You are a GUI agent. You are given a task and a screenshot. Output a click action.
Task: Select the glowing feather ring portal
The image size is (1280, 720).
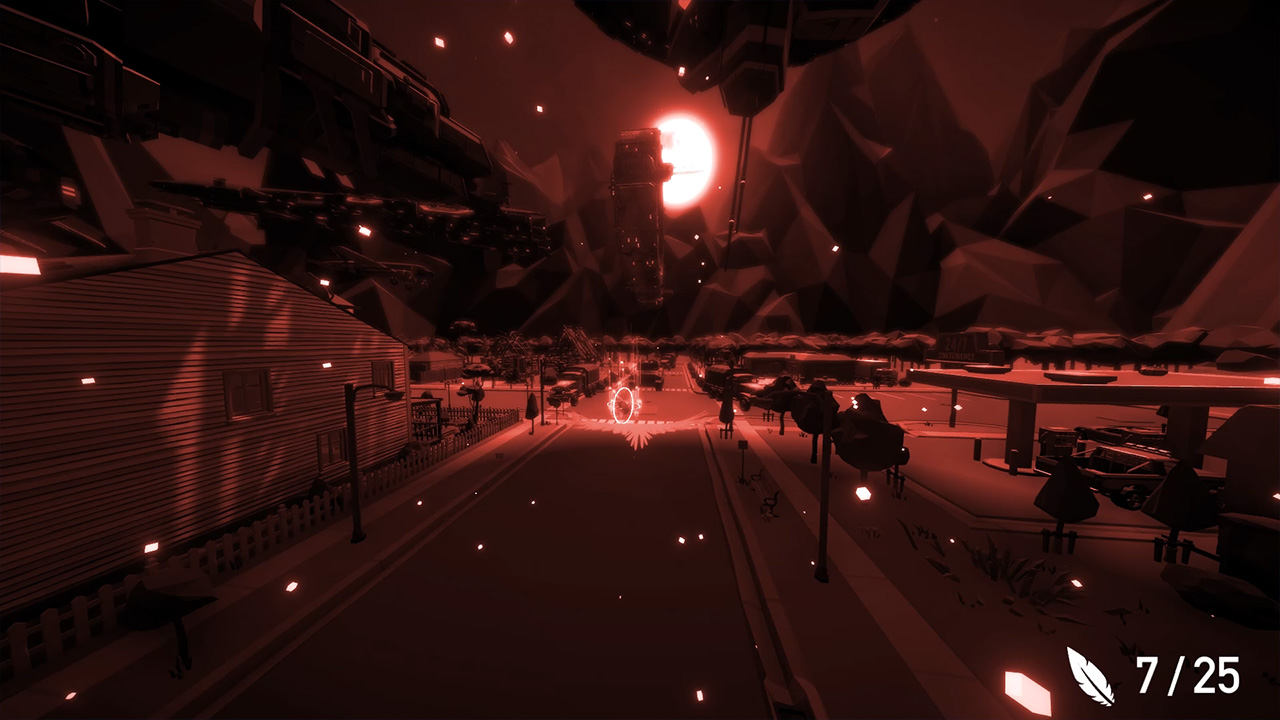[x=622, y=405]
